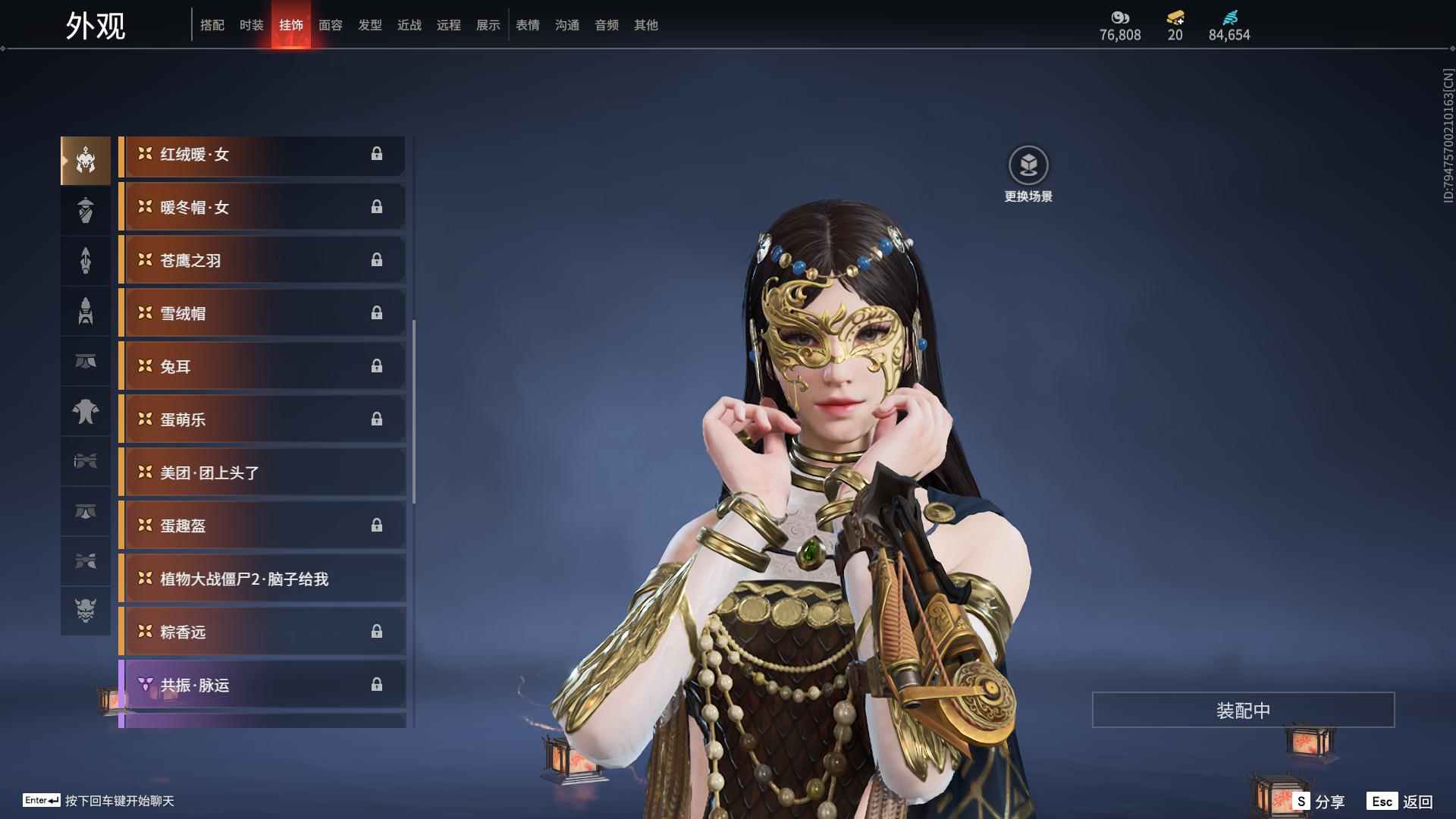Open the 搭配 tab
This screenshot has height=819, width=1456.
pos(212,25)
